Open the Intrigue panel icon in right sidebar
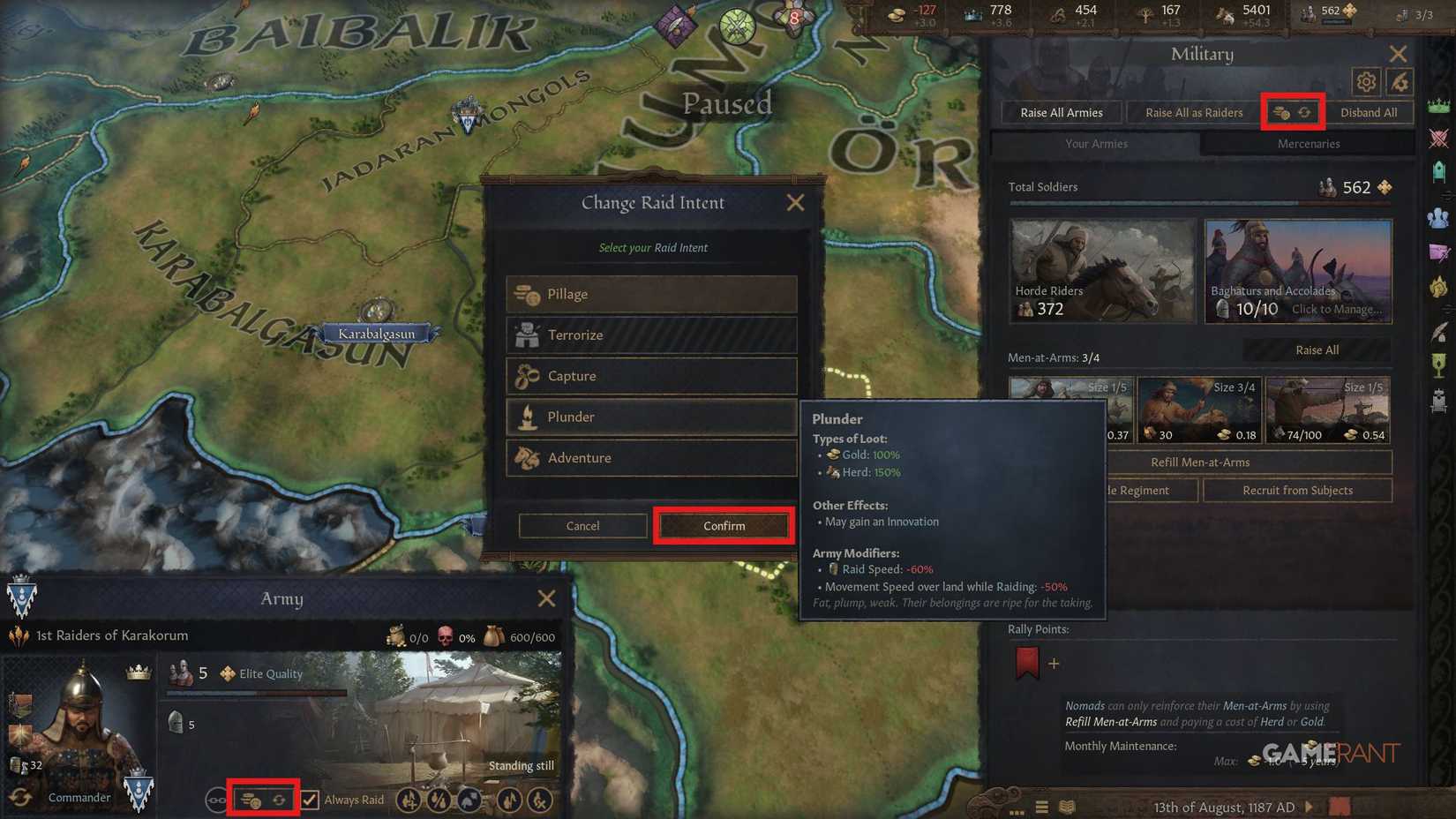This screenshot has width=1456, height=819. (x=1438, y=253)
